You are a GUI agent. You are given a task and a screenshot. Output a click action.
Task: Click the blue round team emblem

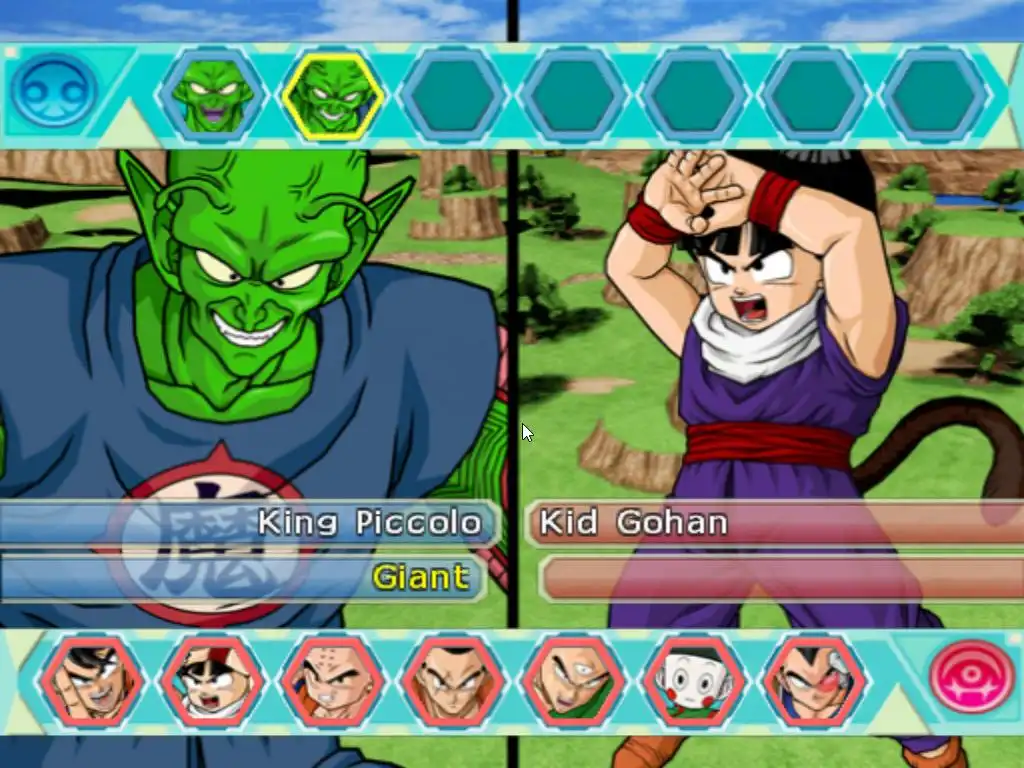click(53, 91)
